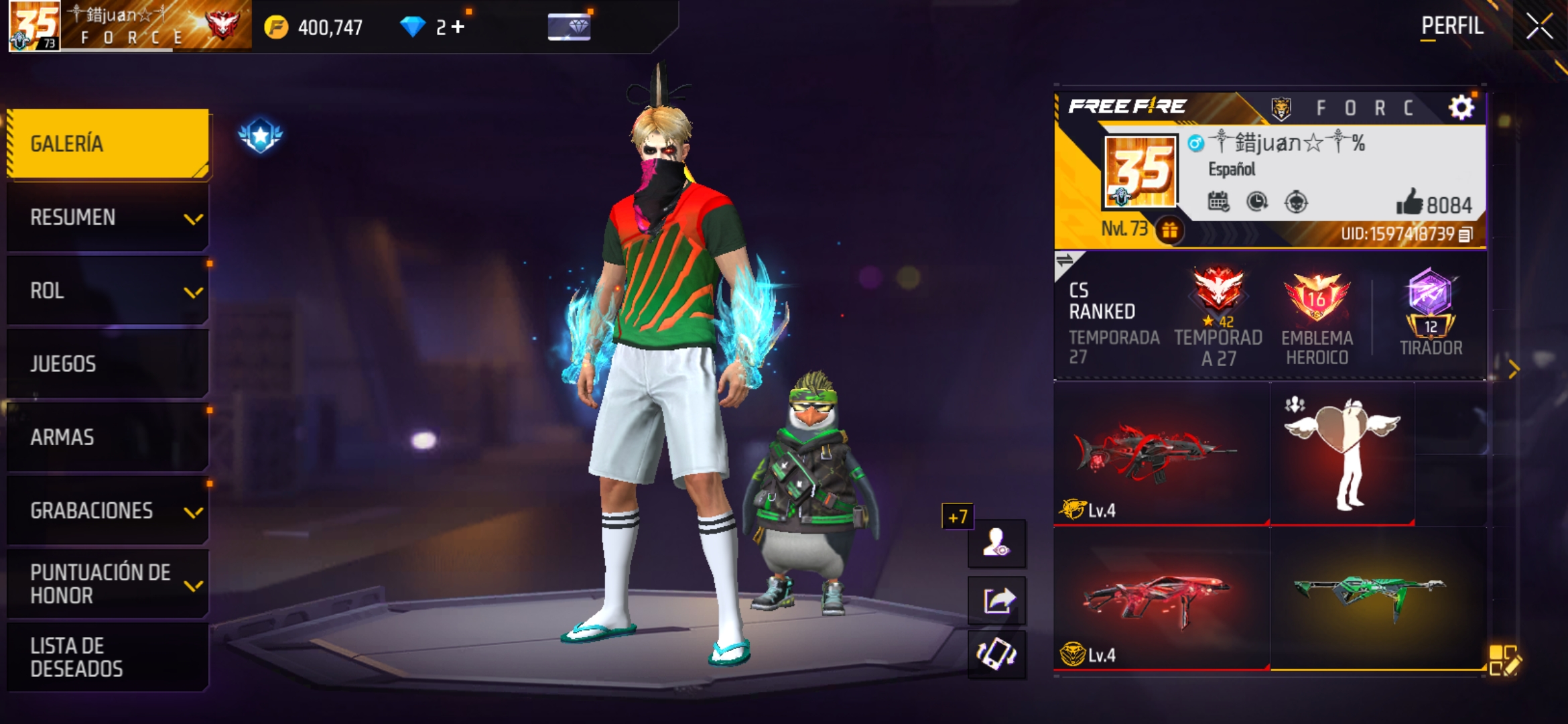Open the Rol section
The height and width of the screenshot is (724, 1568).
(x=107, y=291)
